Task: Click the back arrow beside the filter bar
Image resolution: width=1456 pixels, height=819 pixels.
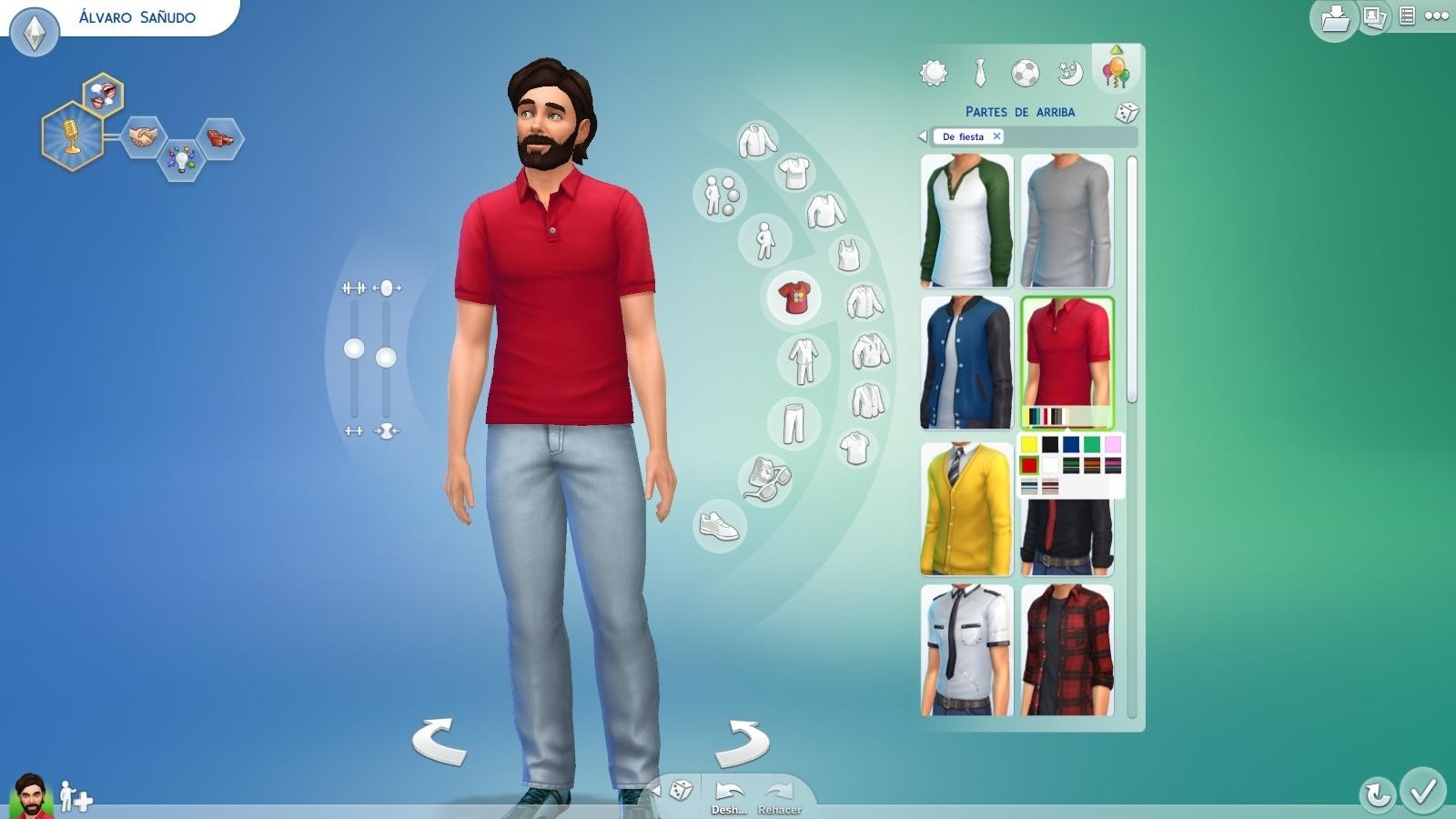Action: [x=922, y=136]
